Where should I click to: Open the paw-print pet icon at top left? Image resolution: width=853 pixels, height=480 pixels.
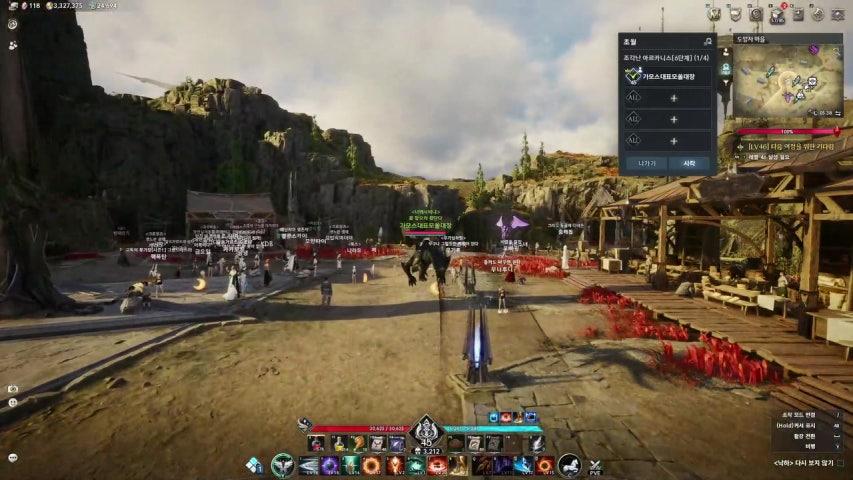[12, 45]
